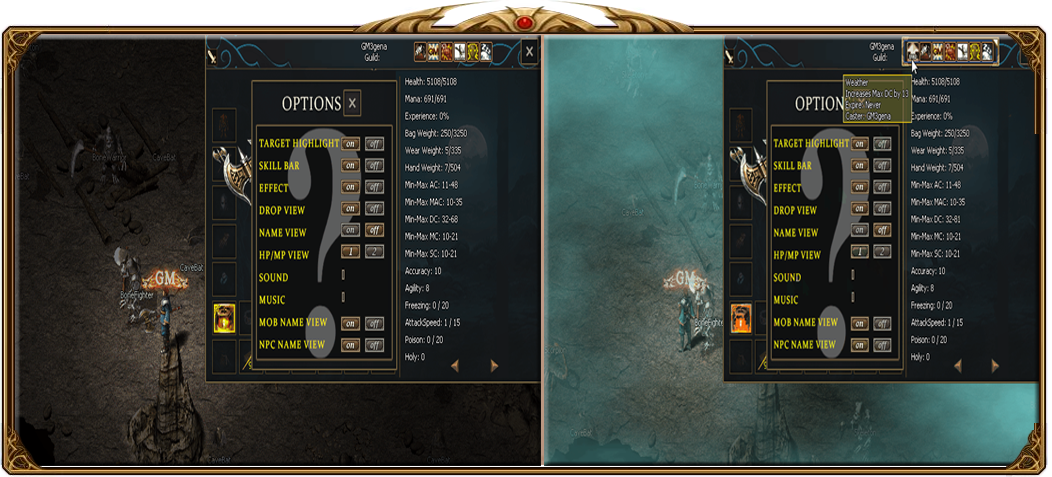Image resolution: width=1052 pixels, height=477 pixels.
Task: Turn Mob Name View off in left screenshot
Action: coord(374,323)
